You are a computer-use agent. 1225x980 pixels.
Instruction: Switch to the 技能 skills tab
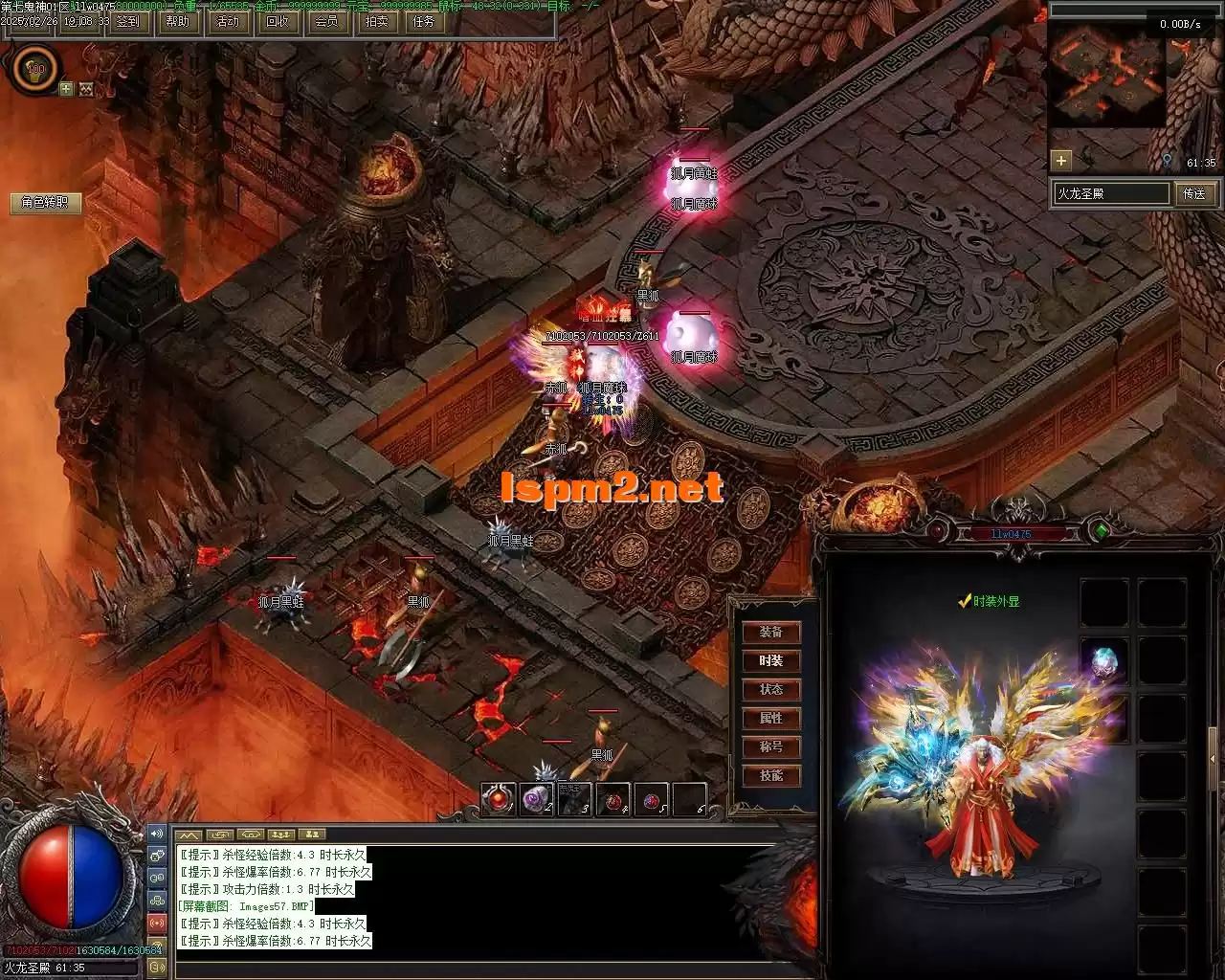771,776
